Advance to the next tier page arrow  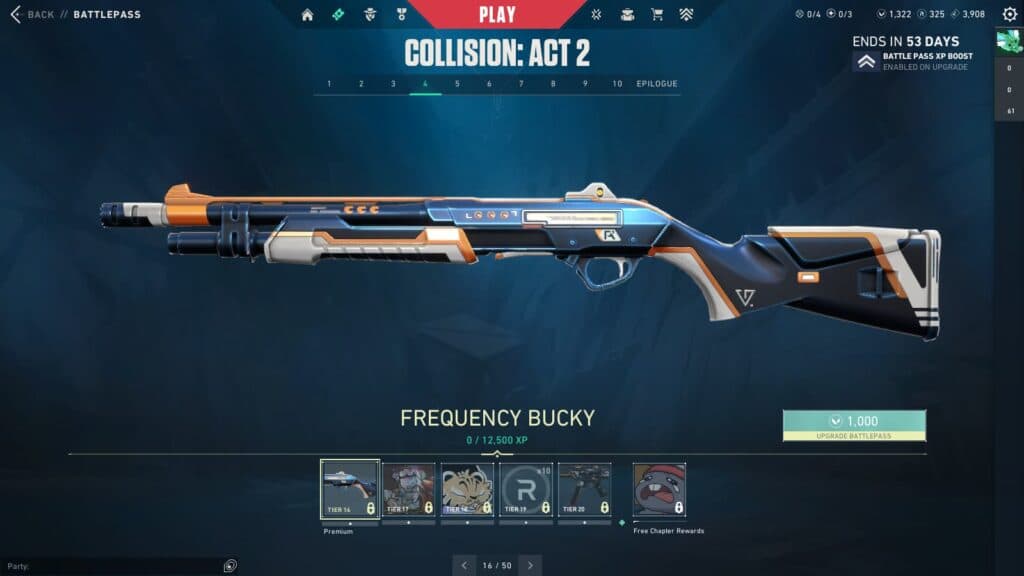530,565
